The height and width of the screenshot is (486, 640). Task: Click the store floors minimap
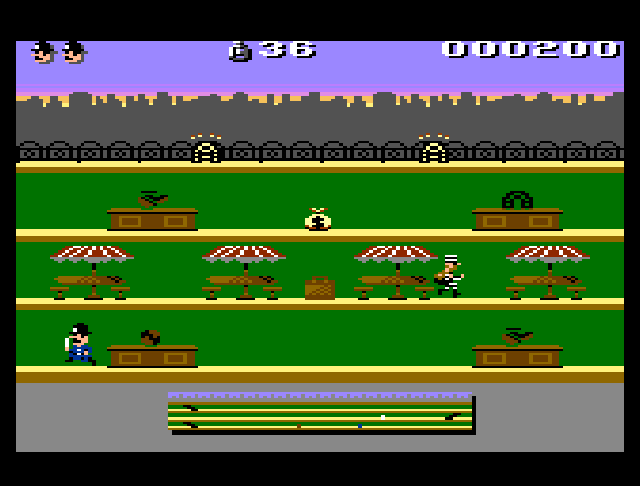pos(320,413)
